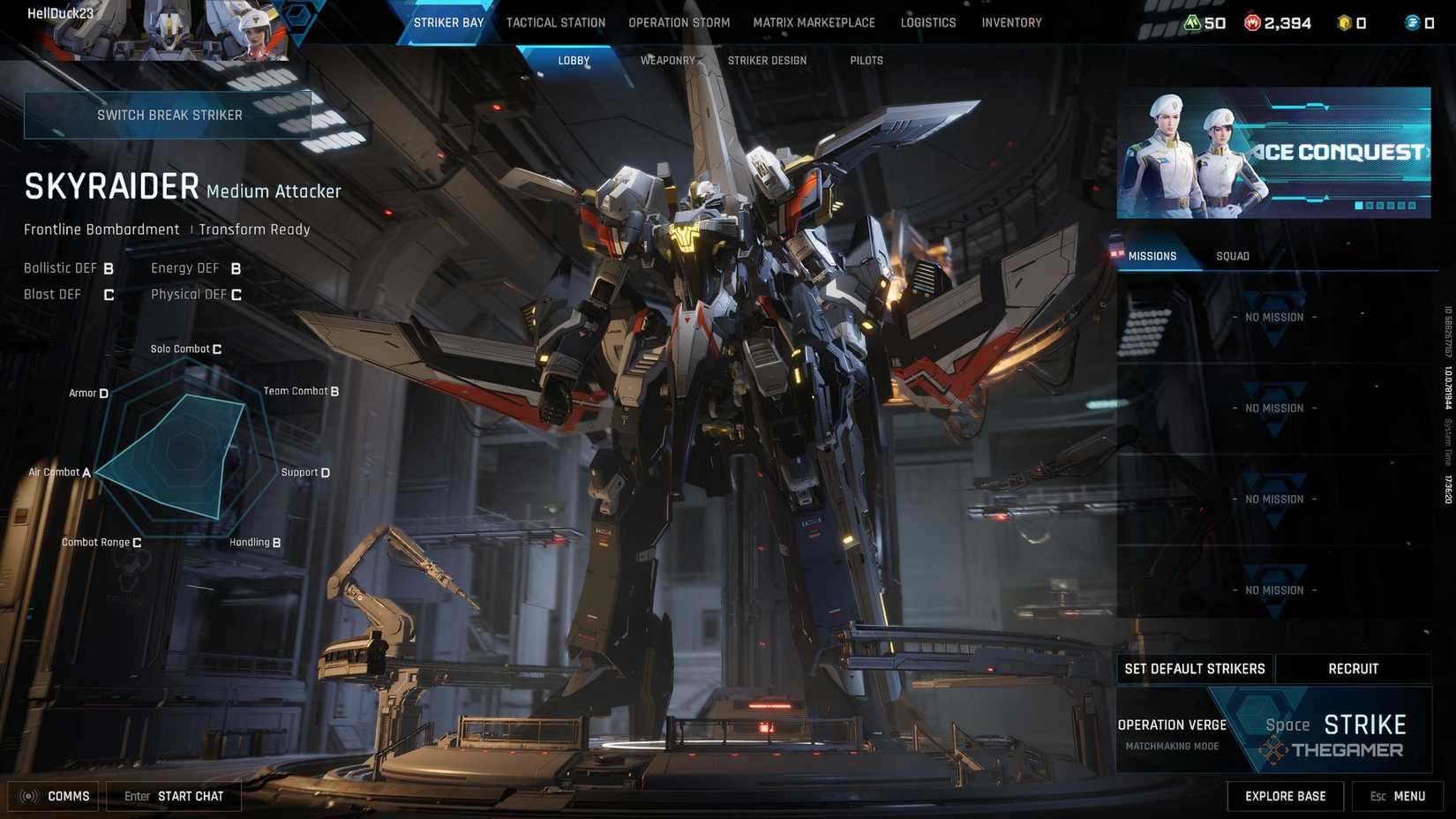
Task: Open the SPACE CONQUEST event banner
Action: coord(1273,150)
